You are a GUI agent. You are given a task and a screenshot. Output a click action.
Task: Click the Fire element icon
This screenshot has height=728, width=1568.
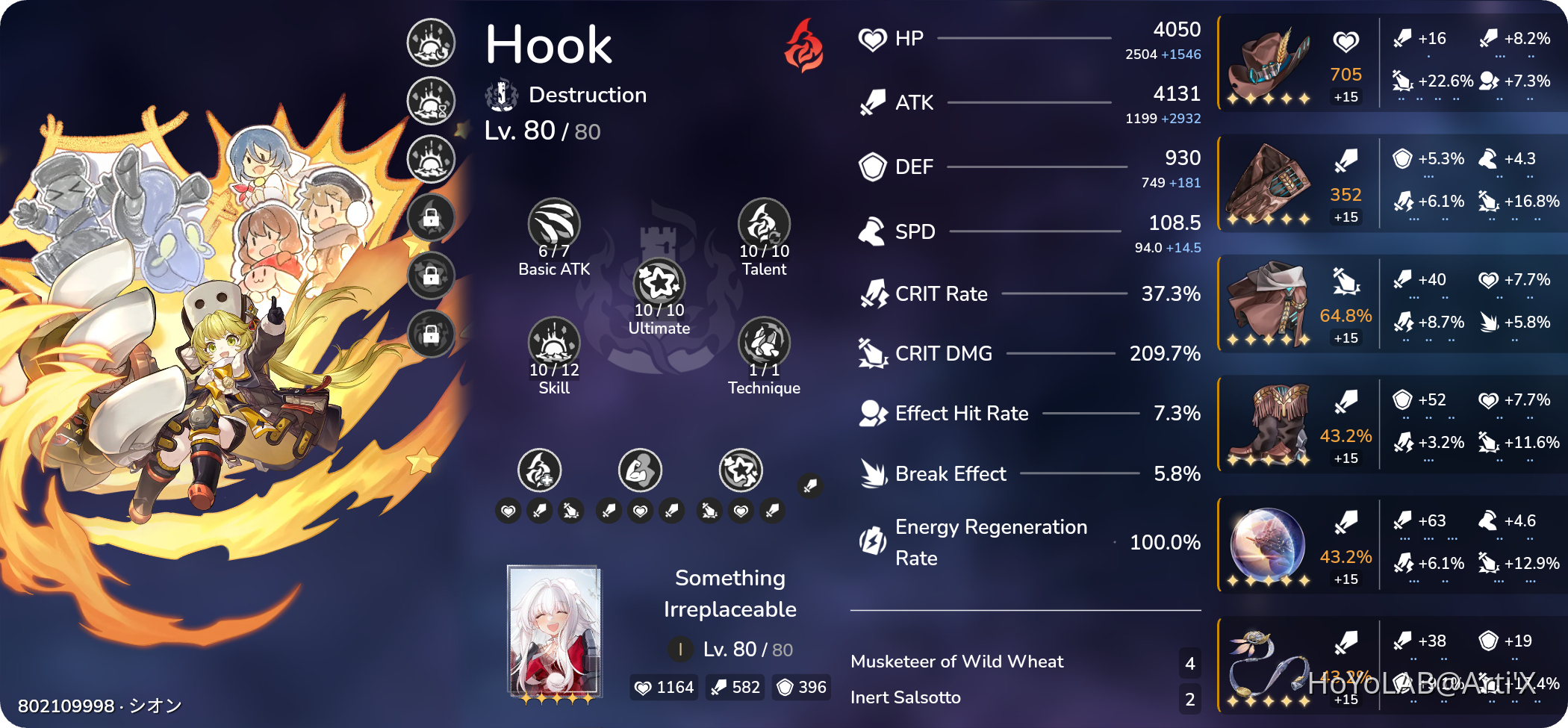(x=804, y=48)
